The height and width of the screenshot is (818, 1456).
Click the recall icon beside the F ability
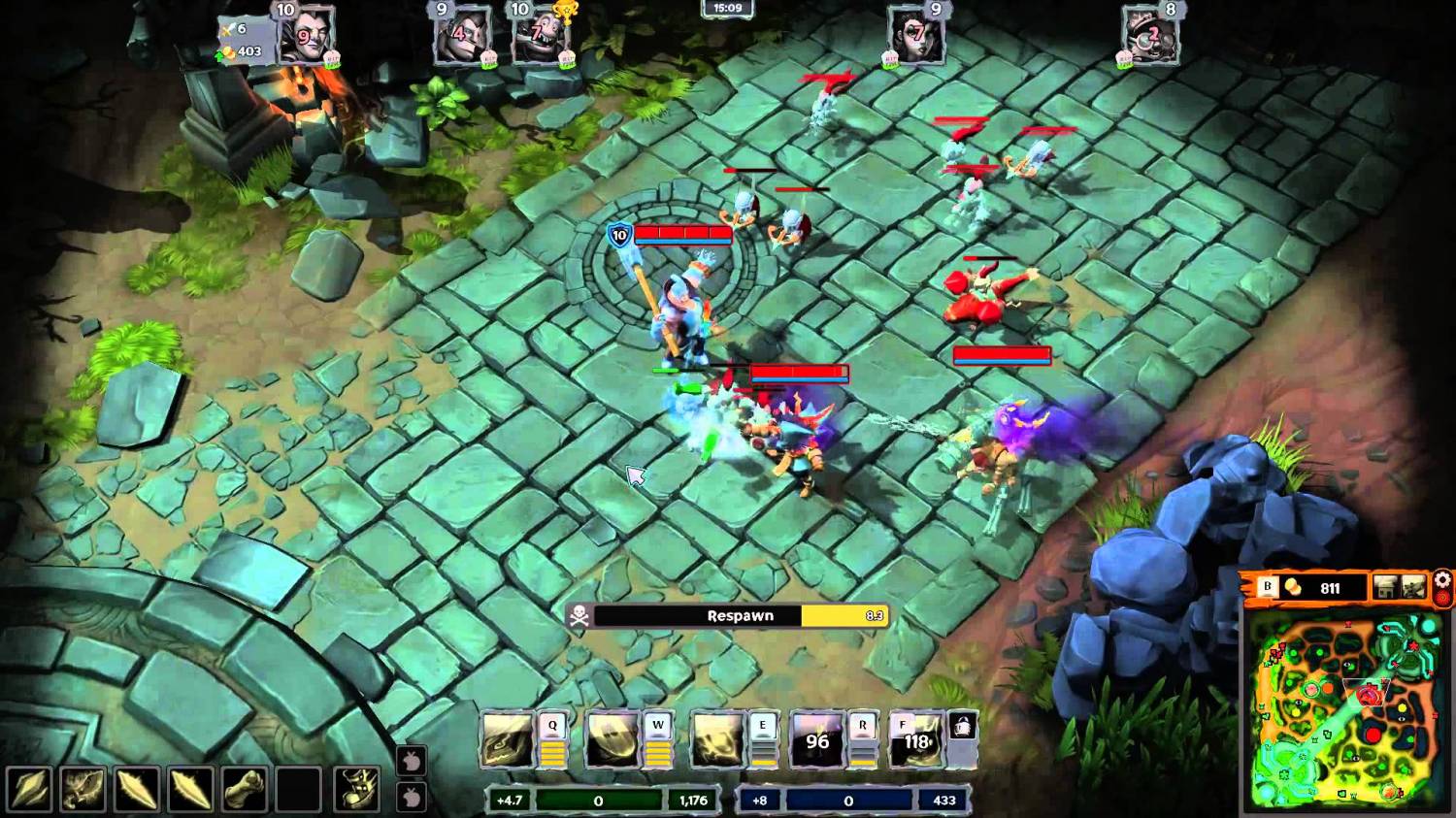click(962, 726)
